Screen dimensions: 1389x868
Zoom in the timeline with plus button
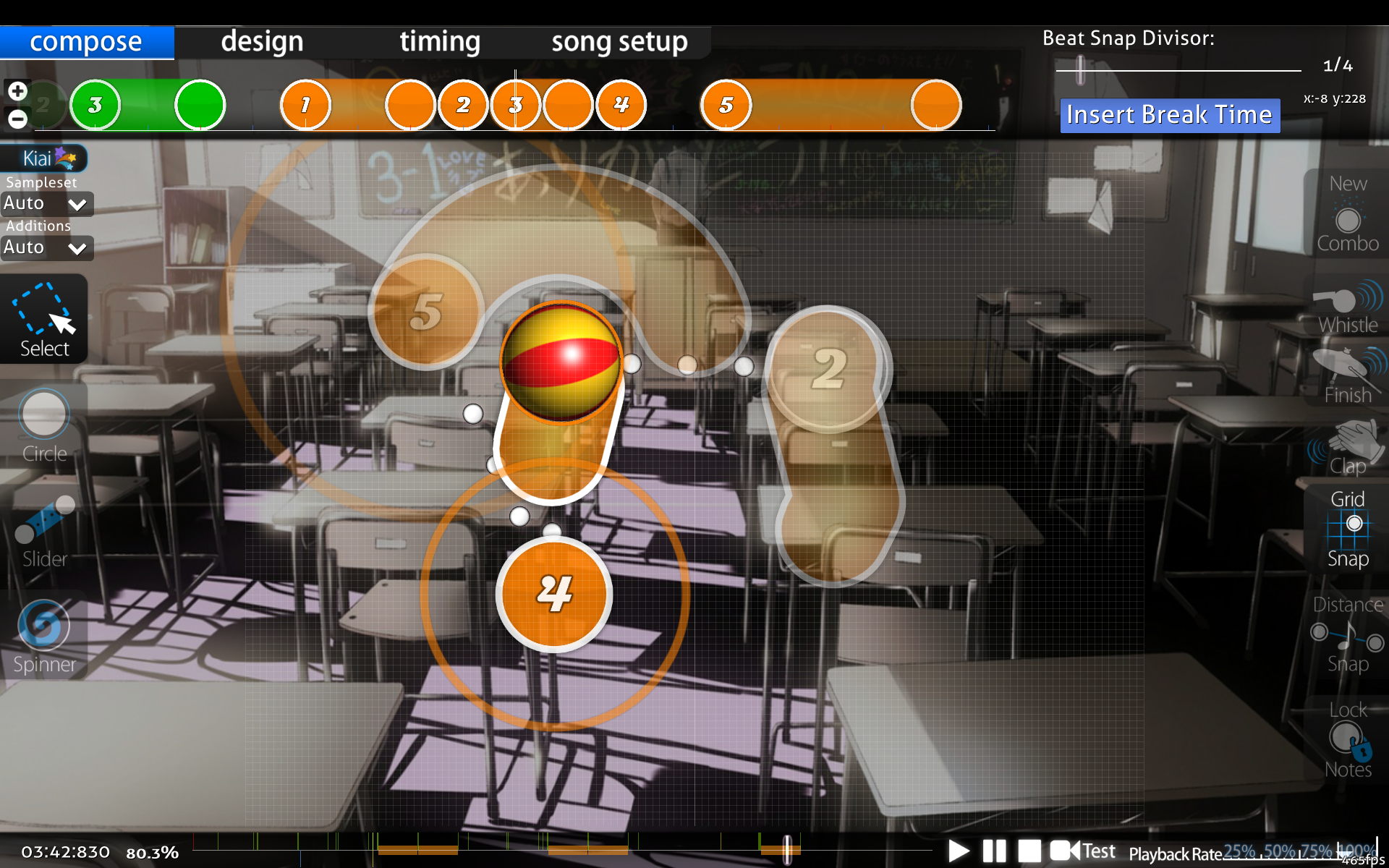click(x=17, y=91)
